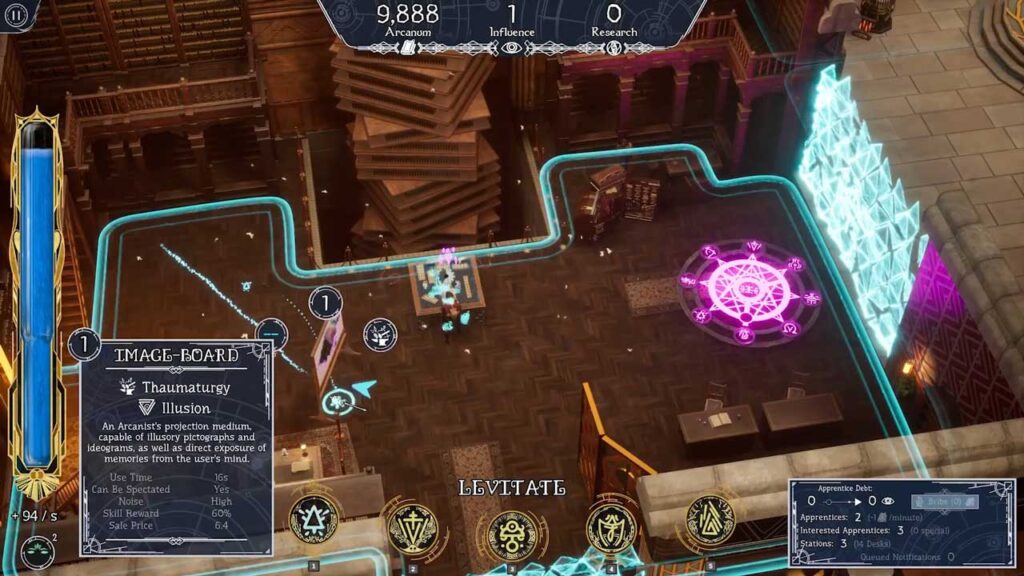The image size is (1024, 576).
Task: Choose the shield sigil spell in slot 4
Action: (611, 526)
